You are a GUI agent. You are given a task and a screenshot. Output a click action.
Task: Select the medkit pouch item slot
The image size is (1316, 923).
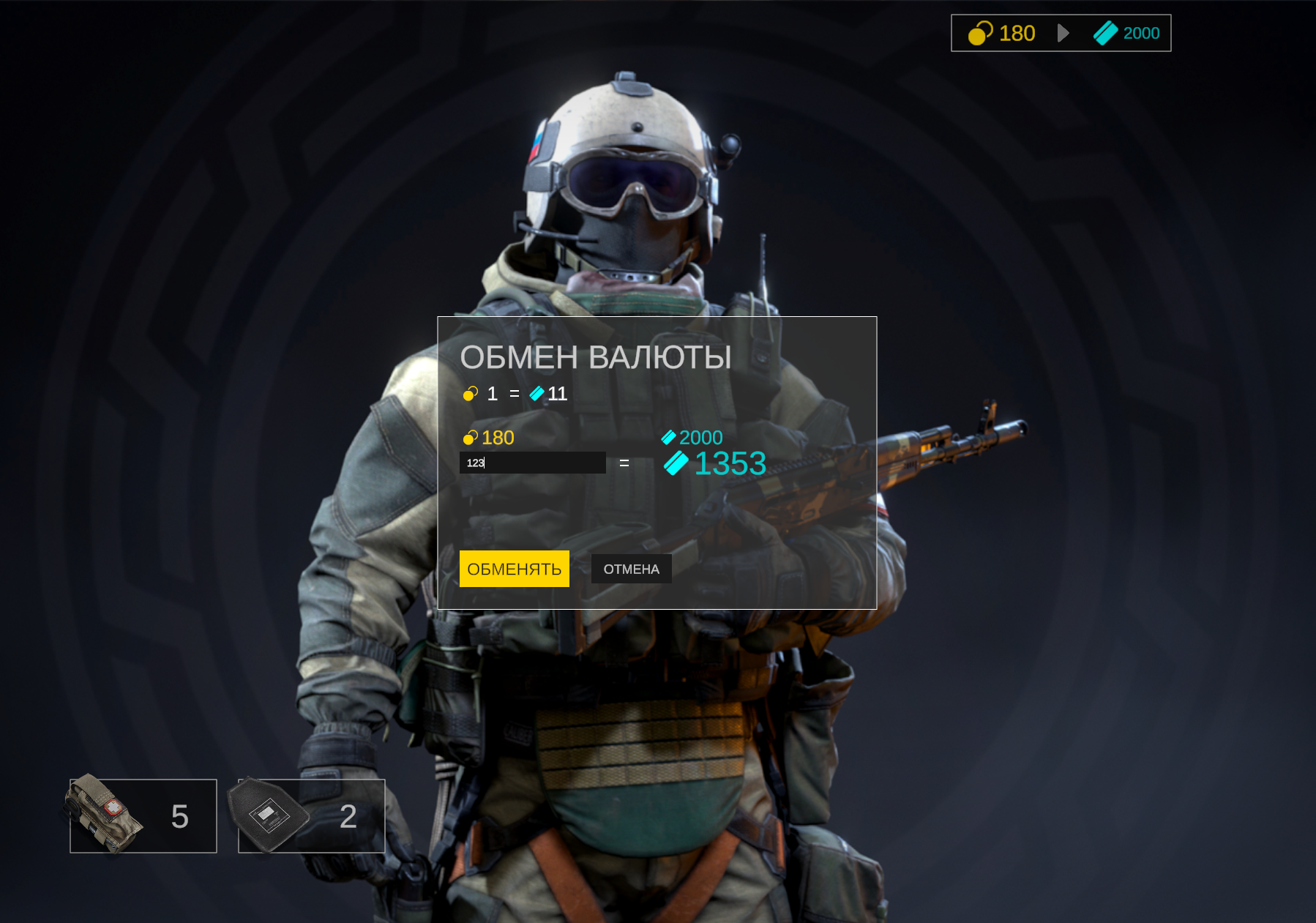(143, 815)
